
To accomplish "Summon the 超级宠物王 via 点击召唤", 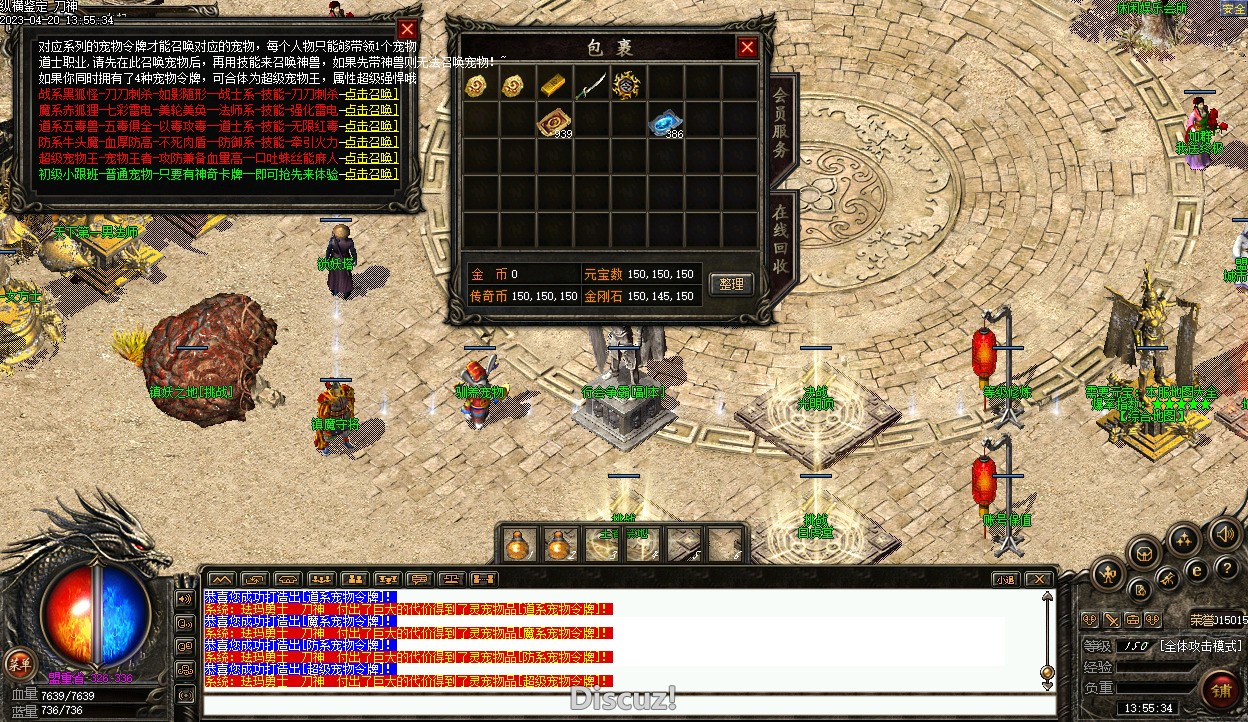I will click(370, 158).
